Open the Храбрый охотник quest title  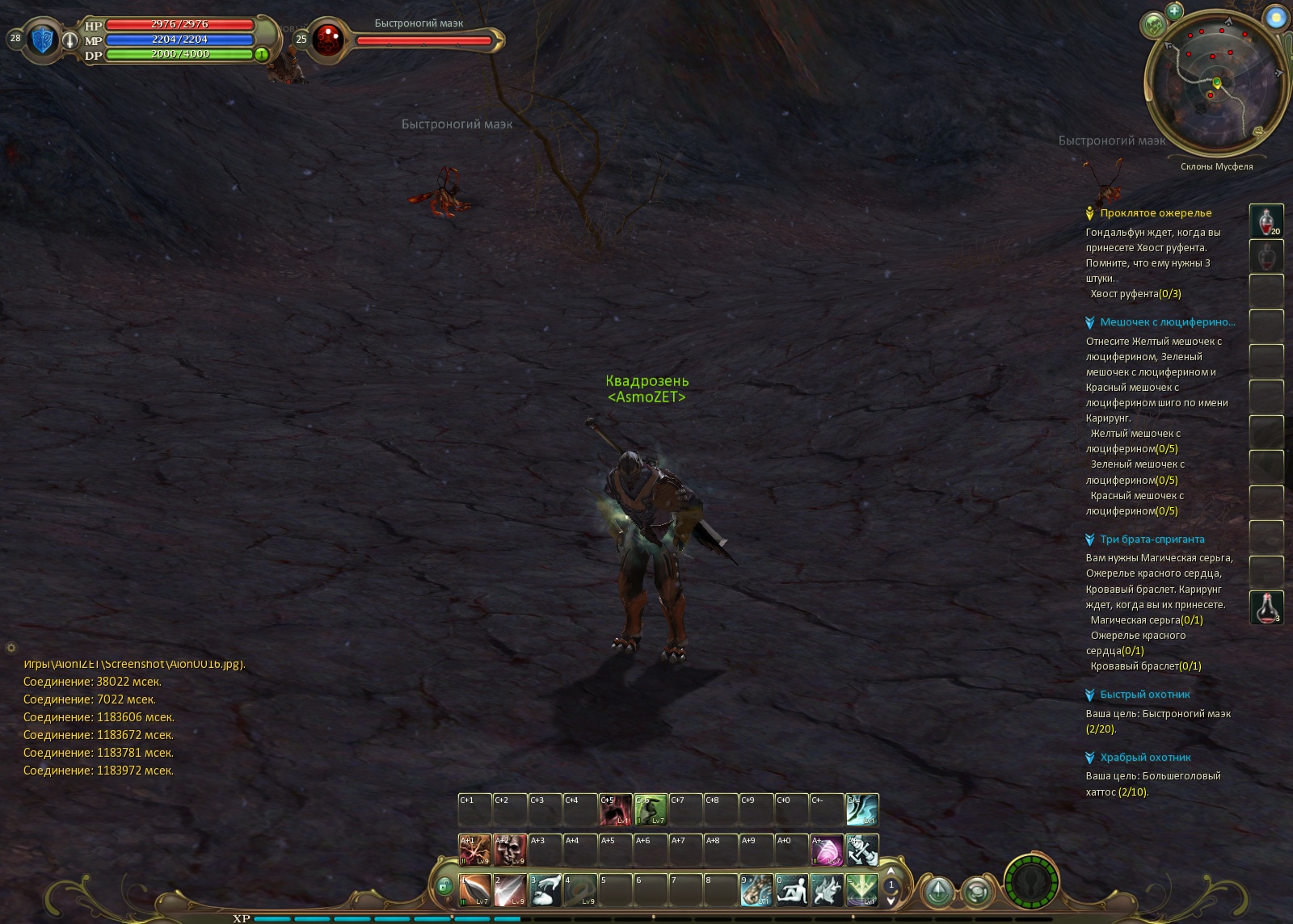1145,758
